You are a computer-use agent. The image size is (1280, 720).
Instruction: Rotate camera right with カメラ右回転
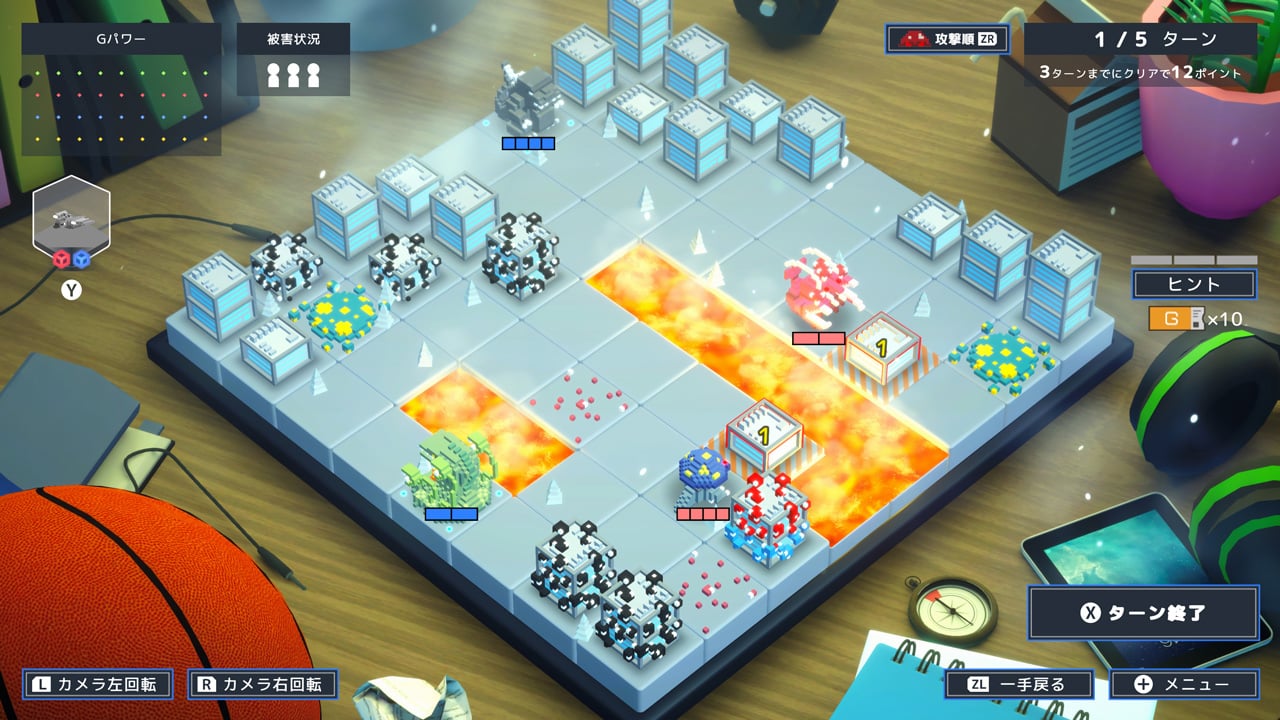(x=263, y=685)
